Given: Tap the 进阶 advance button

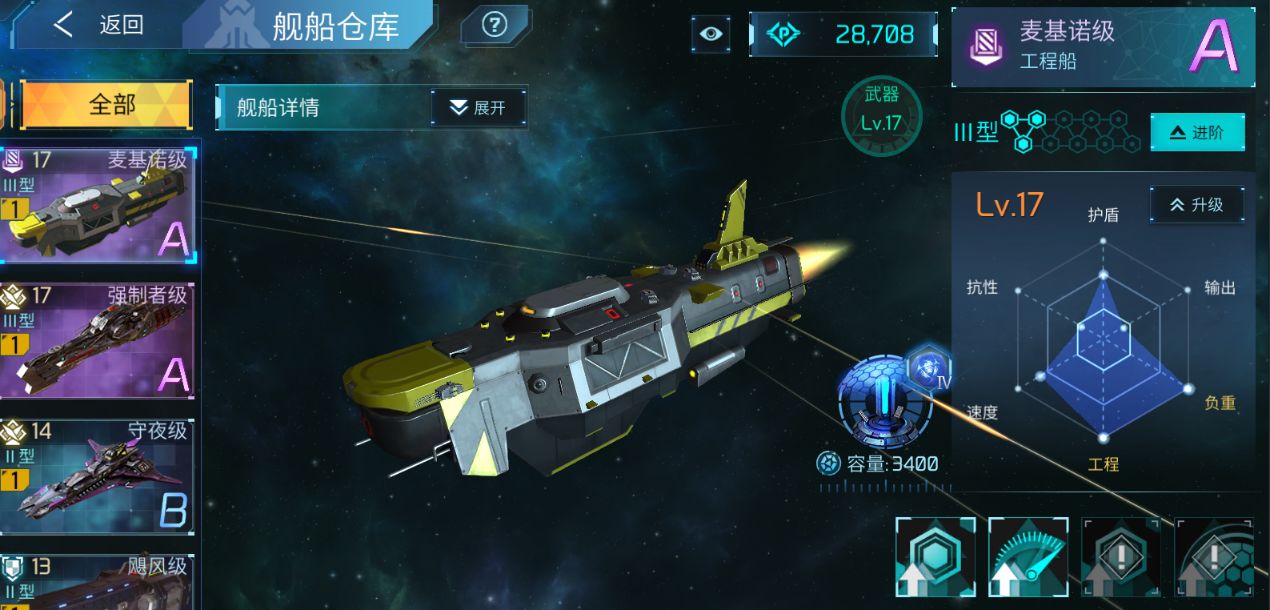Looking at the screenshot, I should 1197,133.
